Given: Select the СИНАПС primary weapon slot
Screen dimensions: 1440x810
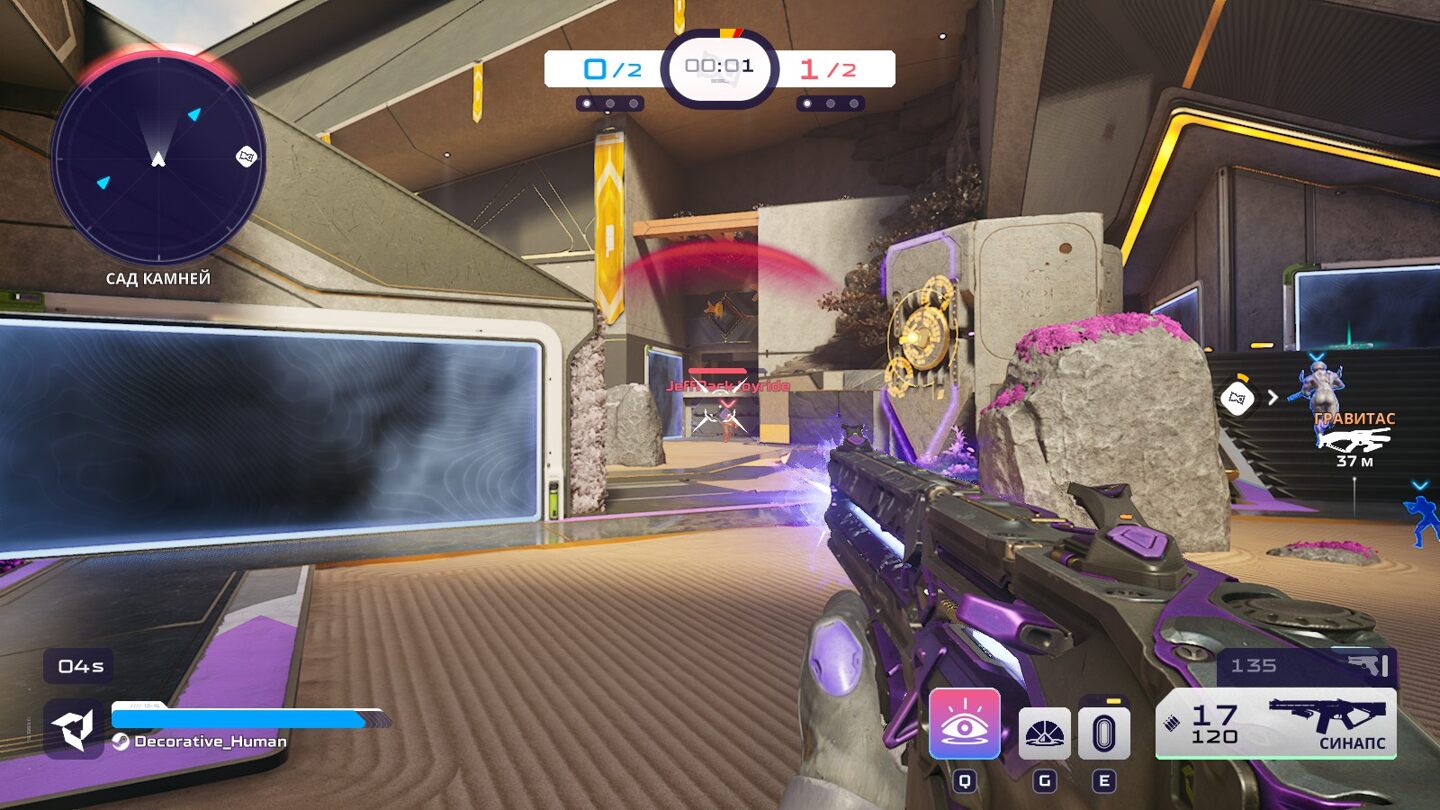Looking at the screenshot, I should click(1276, 723).
